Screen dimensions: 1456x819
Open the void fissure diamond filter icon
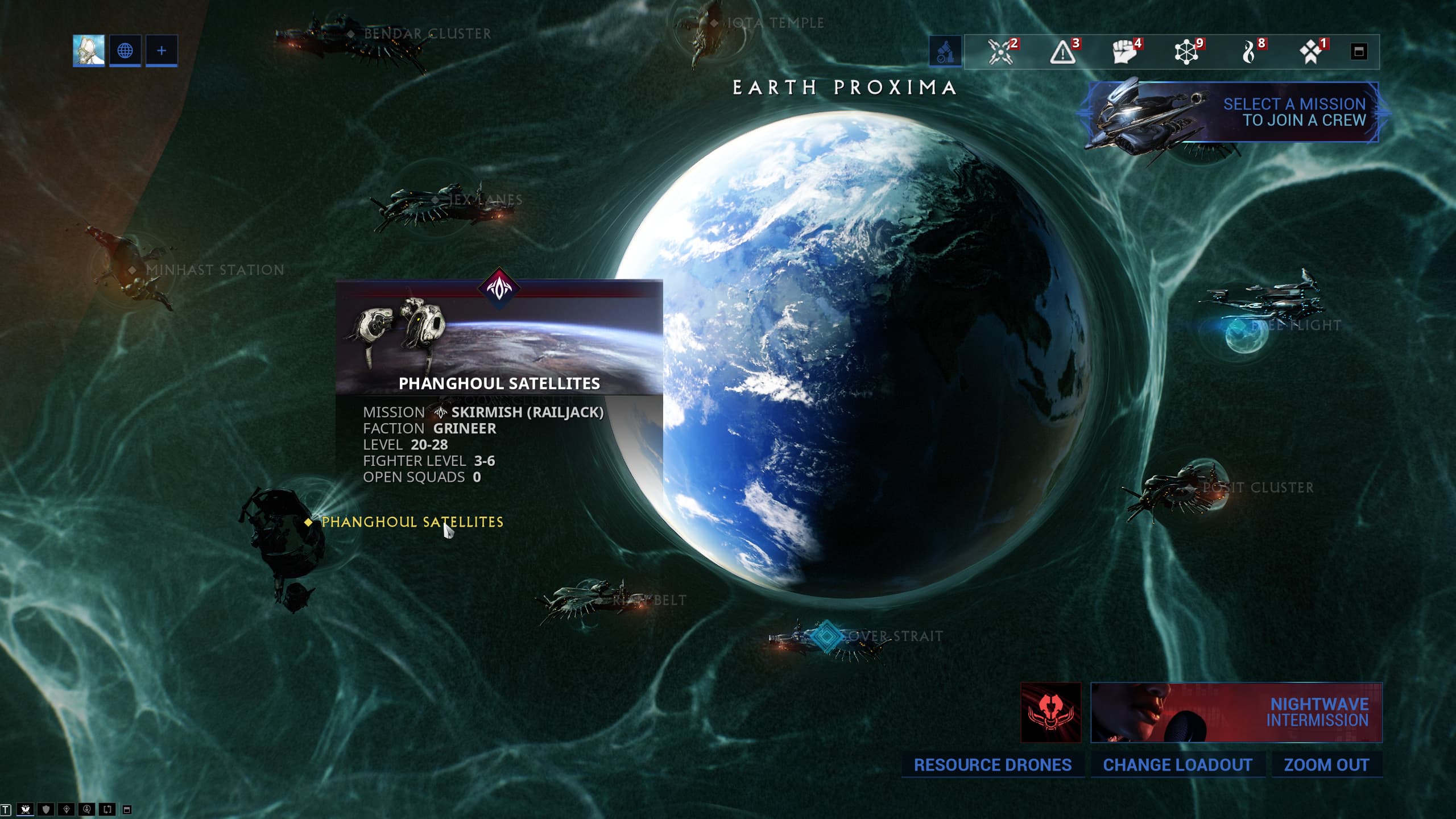click(x=1310, y=52)
